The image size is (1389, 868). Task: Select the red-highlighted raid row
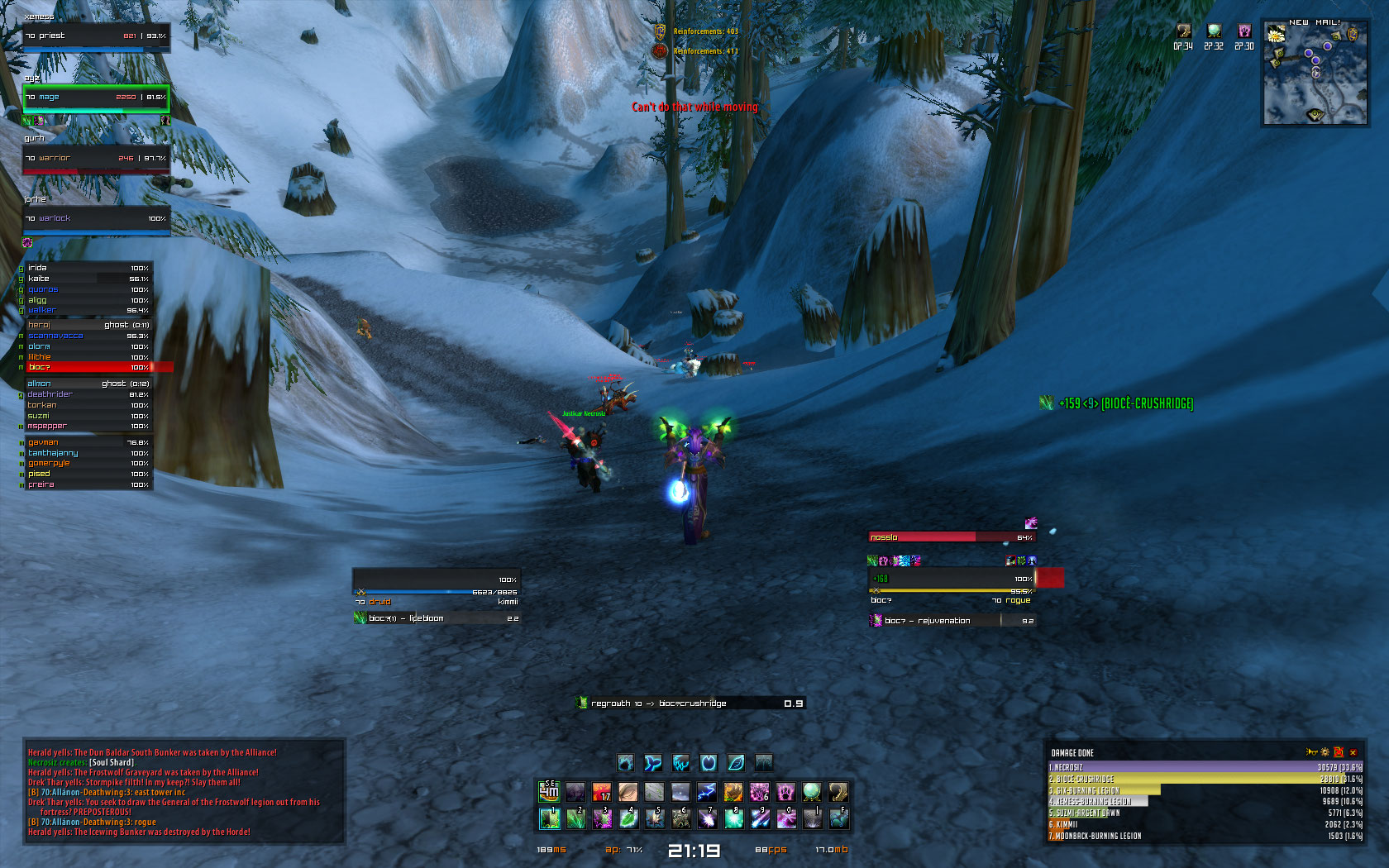(88, 367)
